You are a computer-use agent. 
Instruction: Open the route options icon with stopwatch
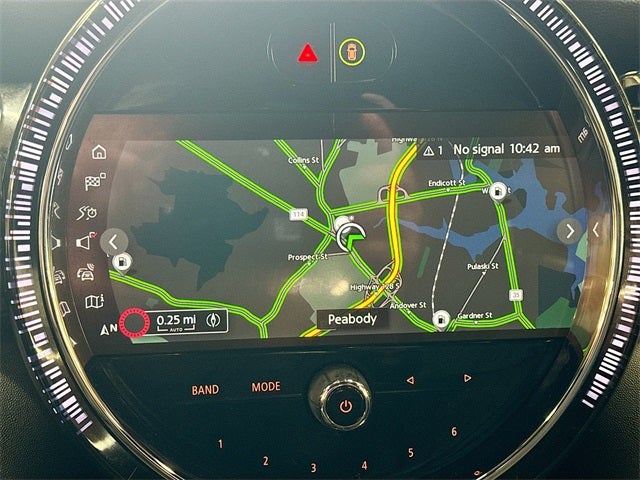coord(89,211)
